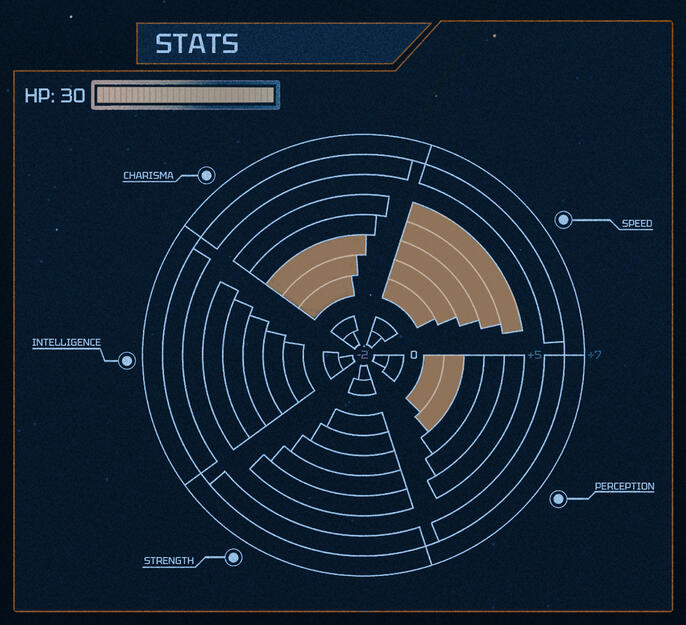Click the round node beside the Intelligence label
The height and width of the screenshot is (625, 686).
(x=127, y=360)
